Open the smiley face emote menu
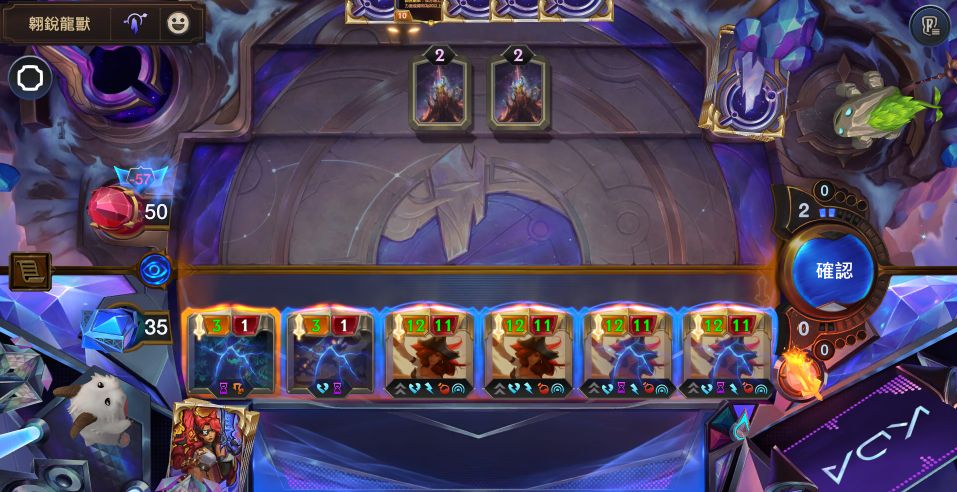This screenshot has width=957, height=492. pyautogui.click(x=178, y=23)
